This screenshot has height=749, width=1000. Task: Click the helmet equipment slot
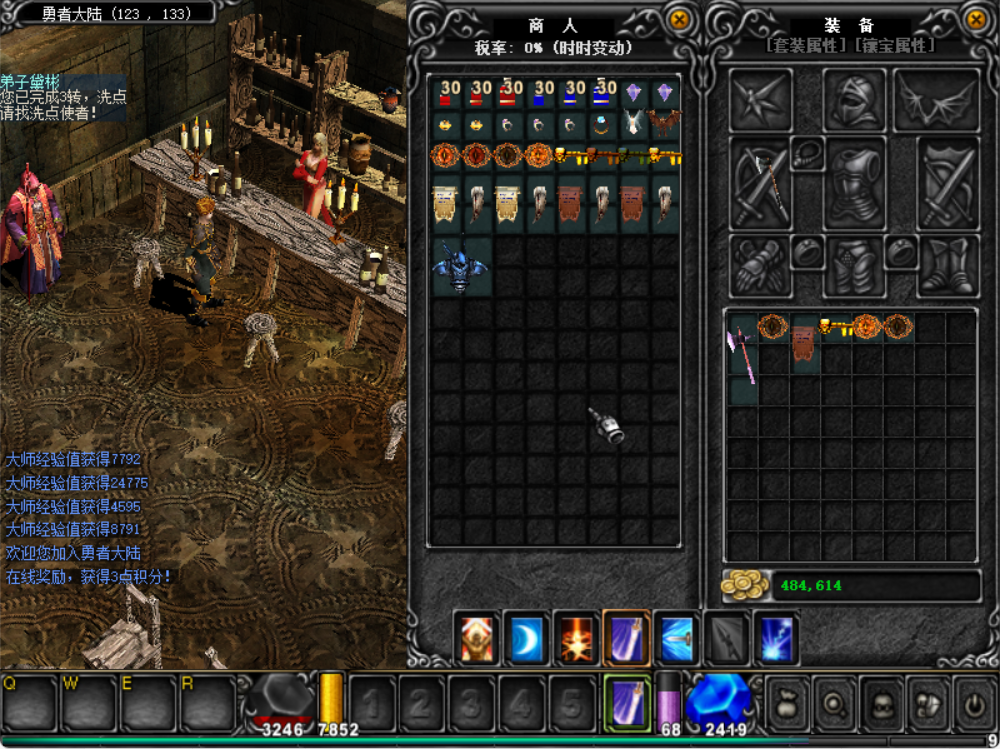pos(854,101)
